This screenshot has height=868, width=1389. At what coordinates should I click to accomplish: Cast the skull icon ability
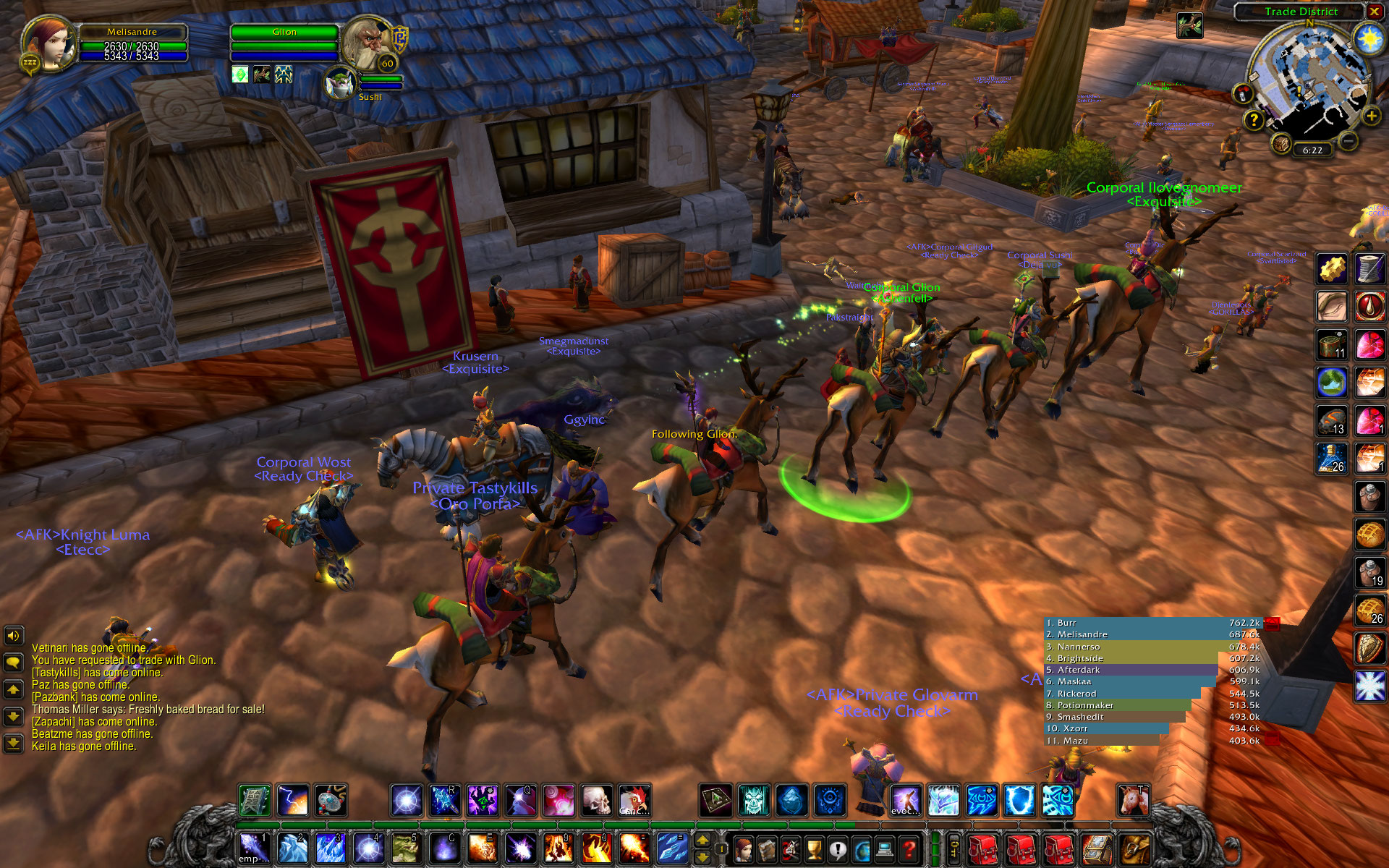597,801
